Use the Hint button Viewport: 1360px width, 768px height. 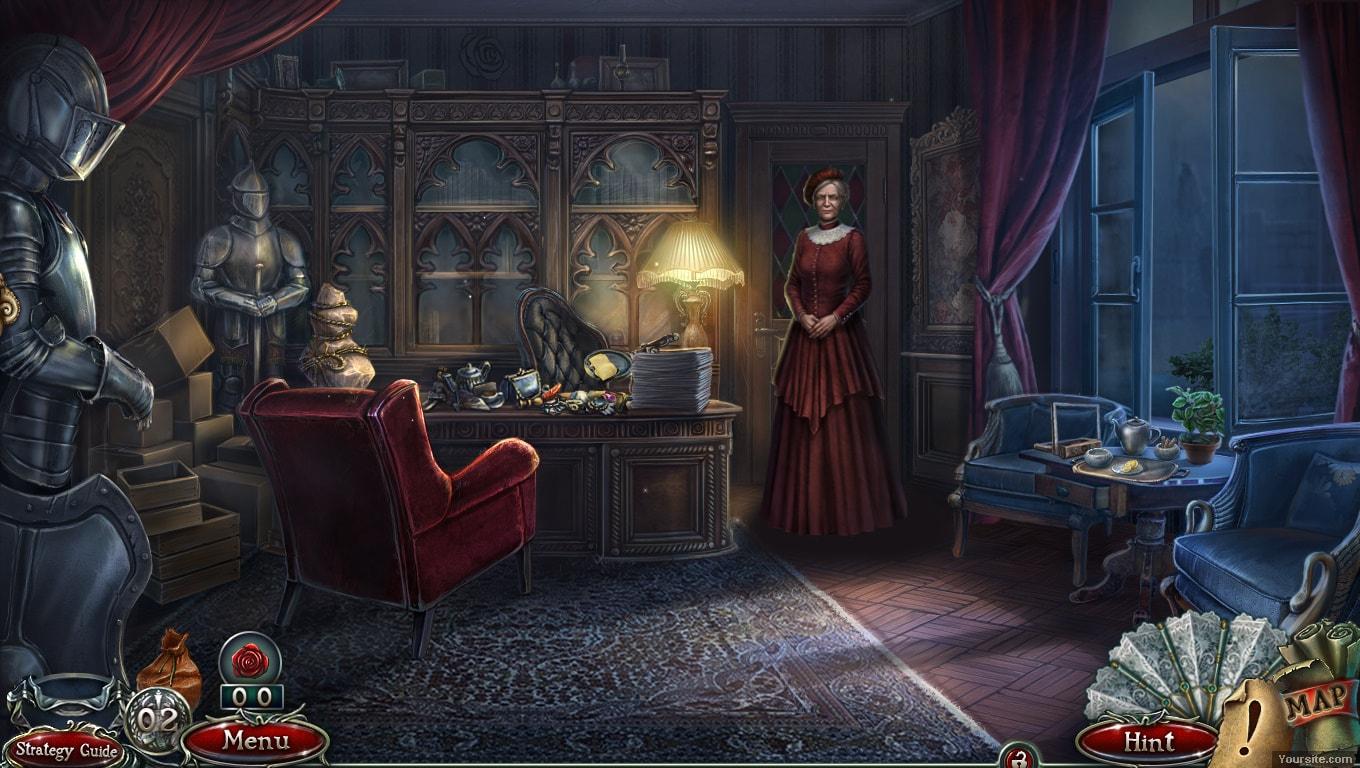point(1148,742)
